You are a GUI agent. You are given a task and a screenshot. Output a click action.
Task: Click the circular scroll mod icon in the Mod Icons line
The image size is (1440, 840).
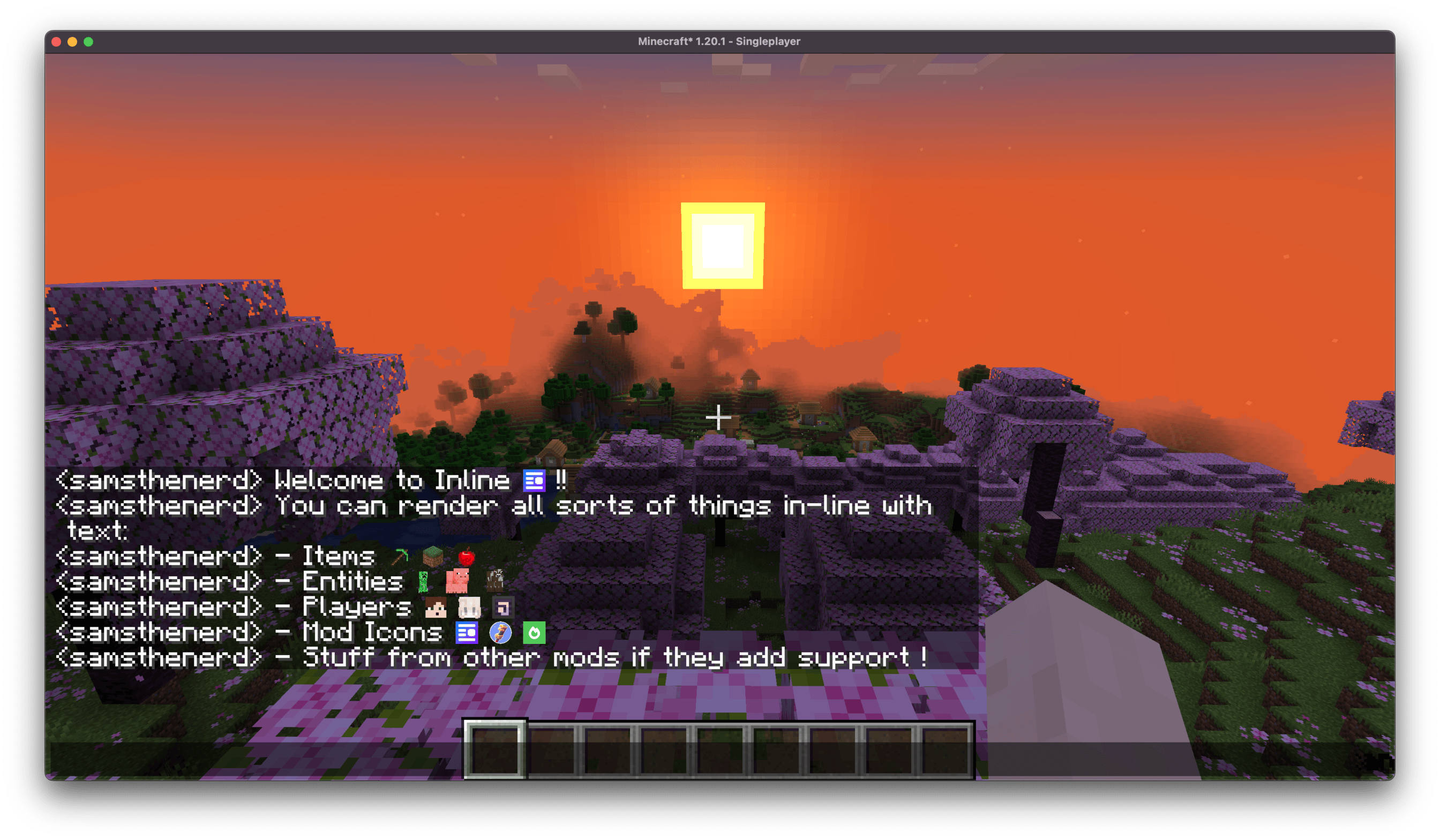500,634
